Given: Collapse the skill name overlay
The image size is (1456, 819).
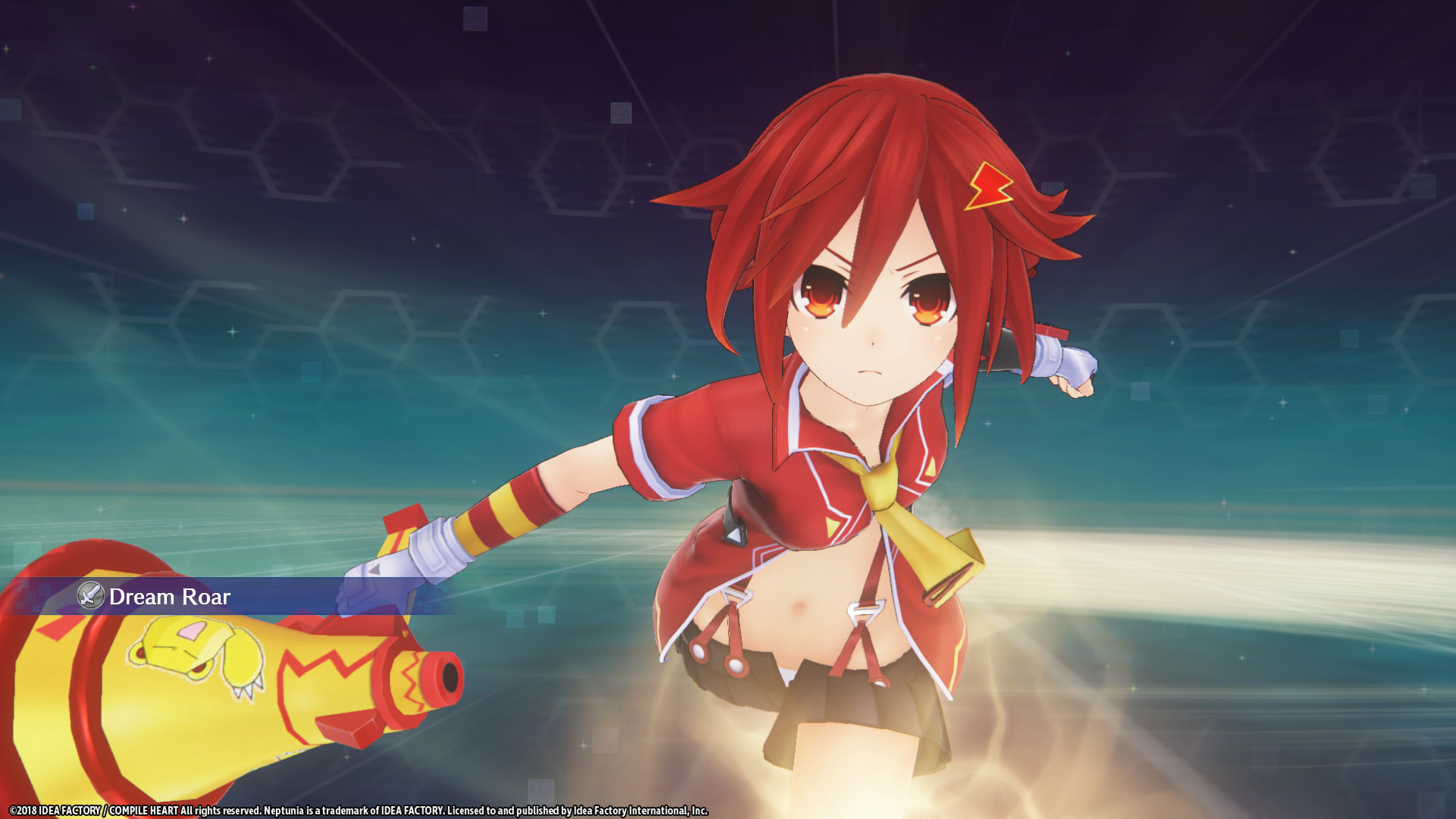Looking at the screenshot, I should point(227,598).
